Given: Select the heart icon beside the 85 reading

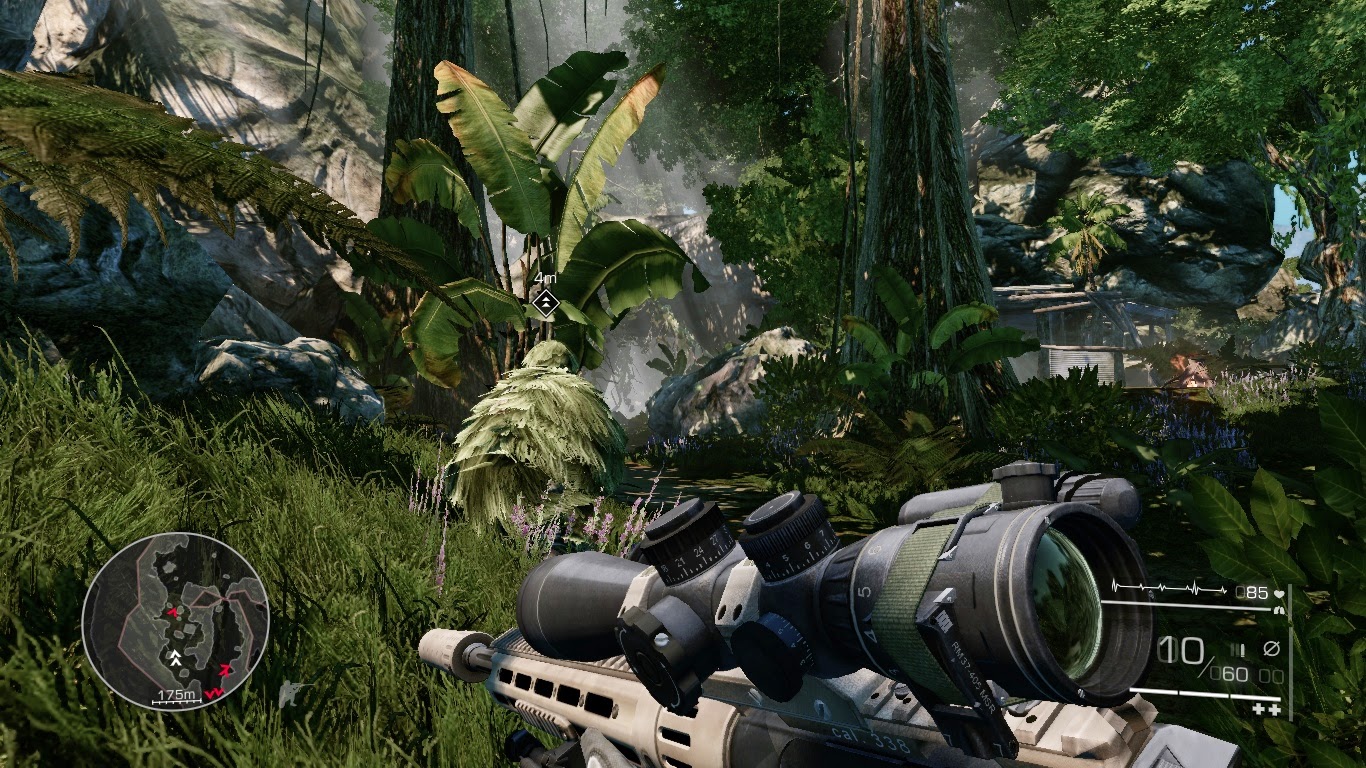Looking at the screenshot, I should click(1280, 594).
